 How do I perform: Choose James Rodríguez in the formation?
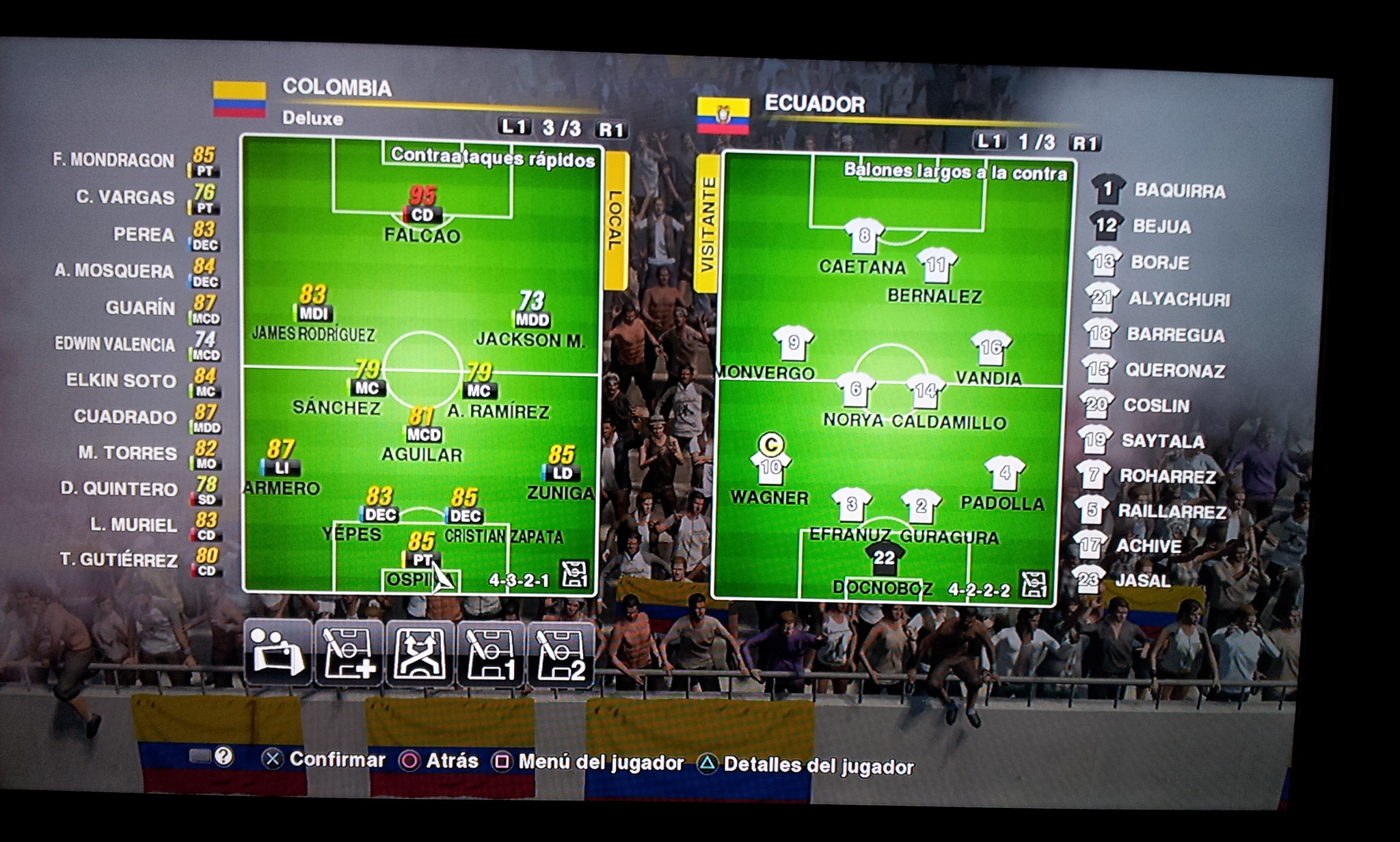[313, 314]
